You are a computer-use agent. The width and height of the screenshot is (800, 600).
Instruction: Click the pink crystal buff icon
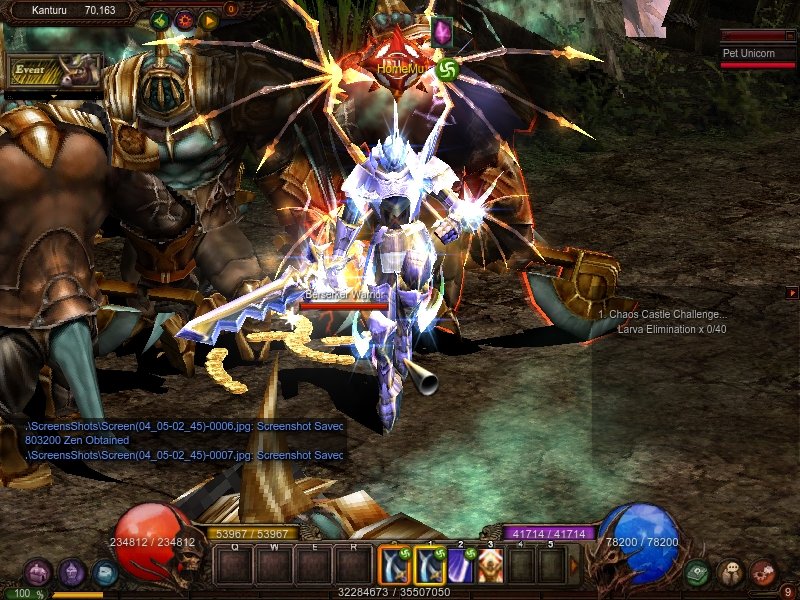pos(442,32)
